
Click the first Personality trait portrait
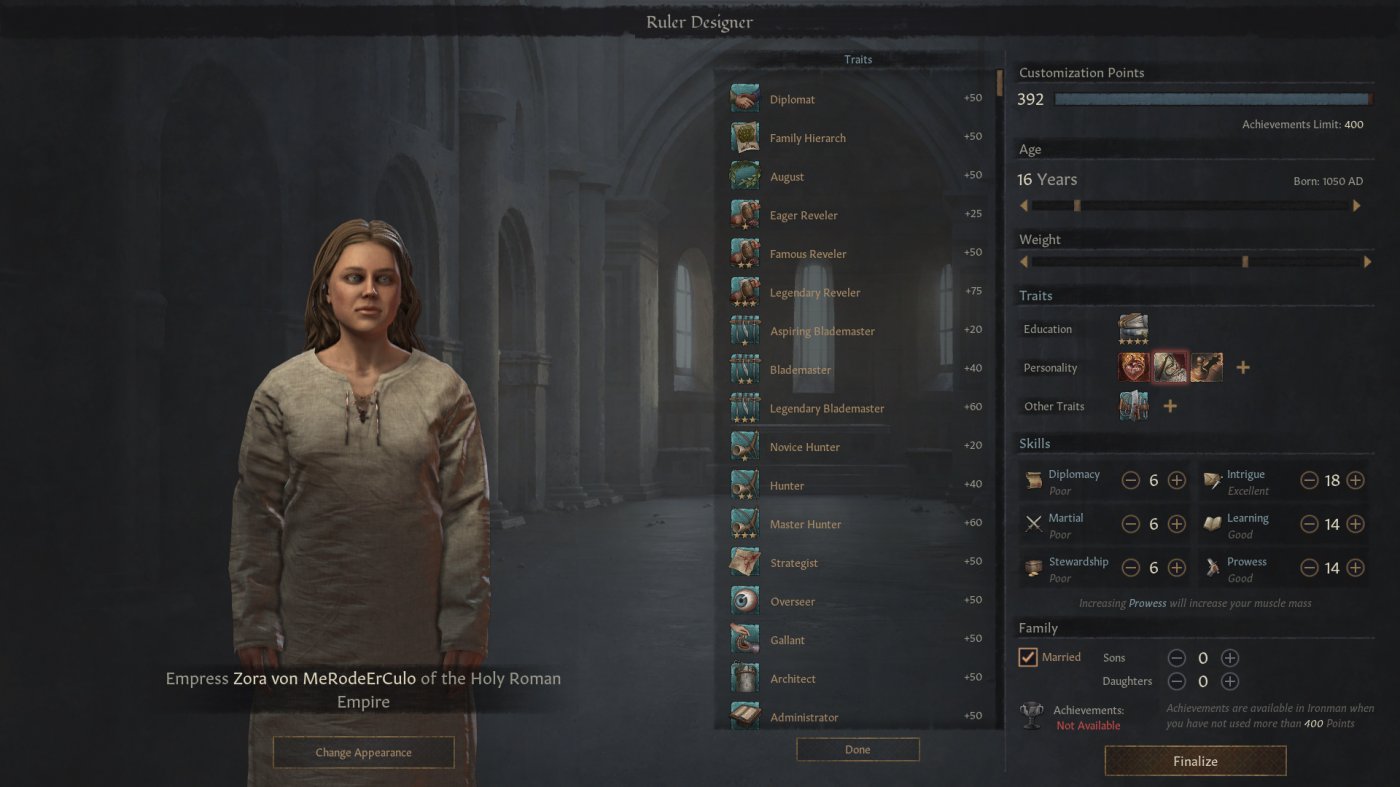(1131, 366)
